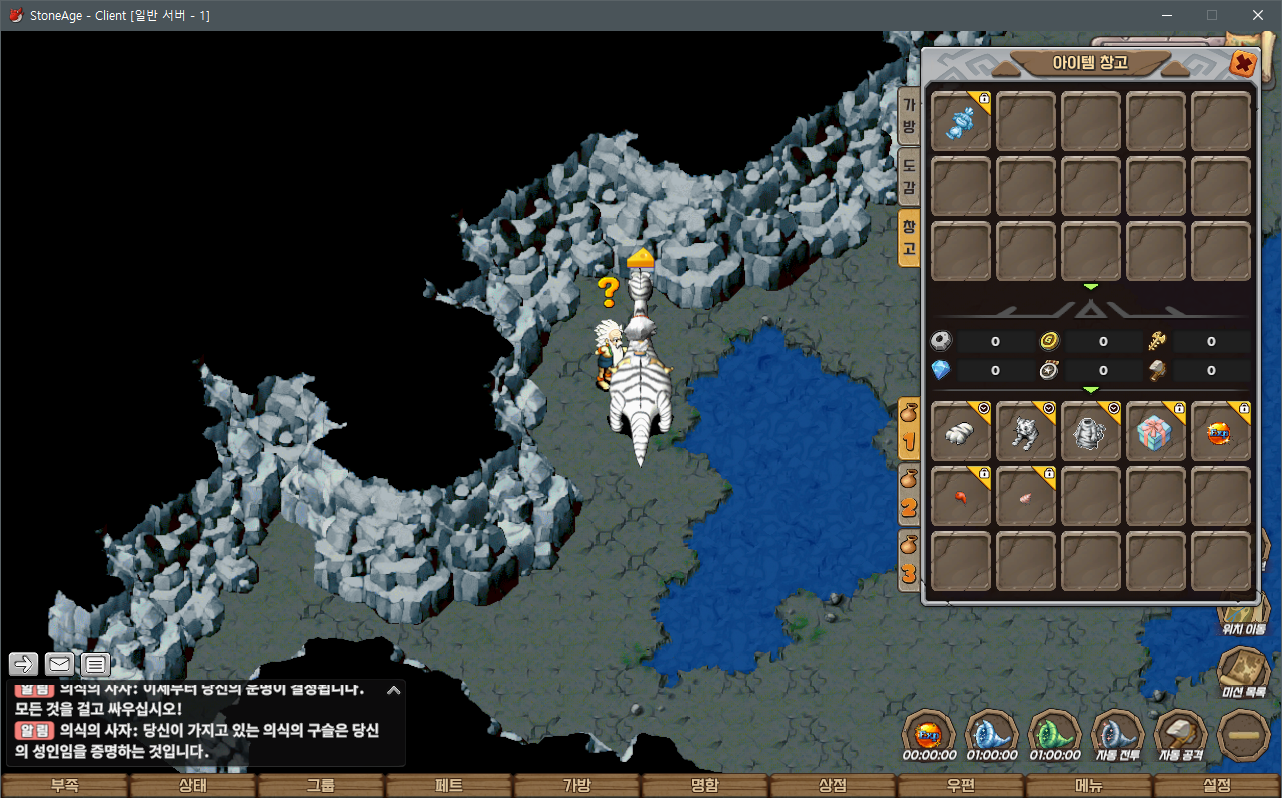Select the white tiger pet item slot
This screenshot has height=798, width=1282.
pyautogui.click(x=1026, y=431)
